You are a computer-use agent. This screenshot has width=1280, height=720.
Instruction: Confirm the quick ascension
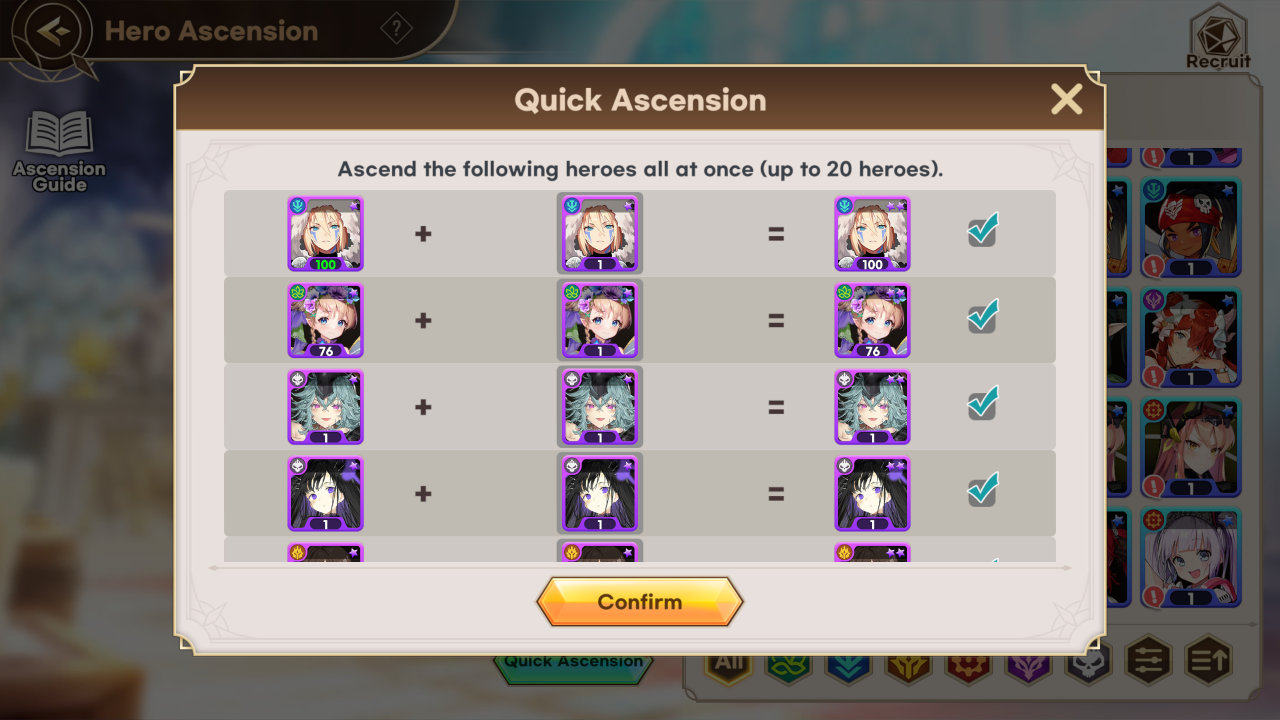click(640, 602)
